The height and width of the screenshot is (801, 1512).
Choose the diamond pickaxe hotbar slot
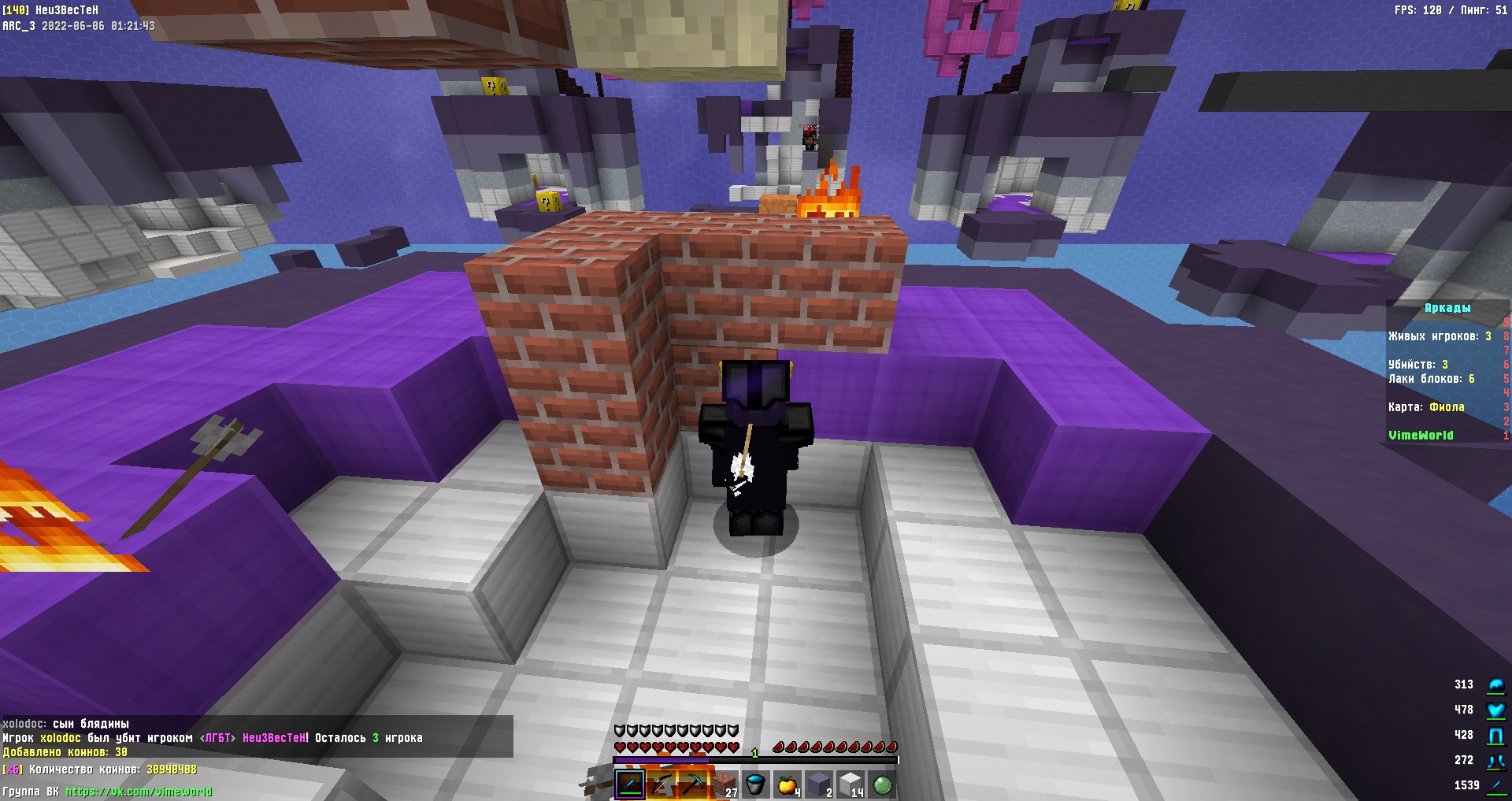pos(692,784)
